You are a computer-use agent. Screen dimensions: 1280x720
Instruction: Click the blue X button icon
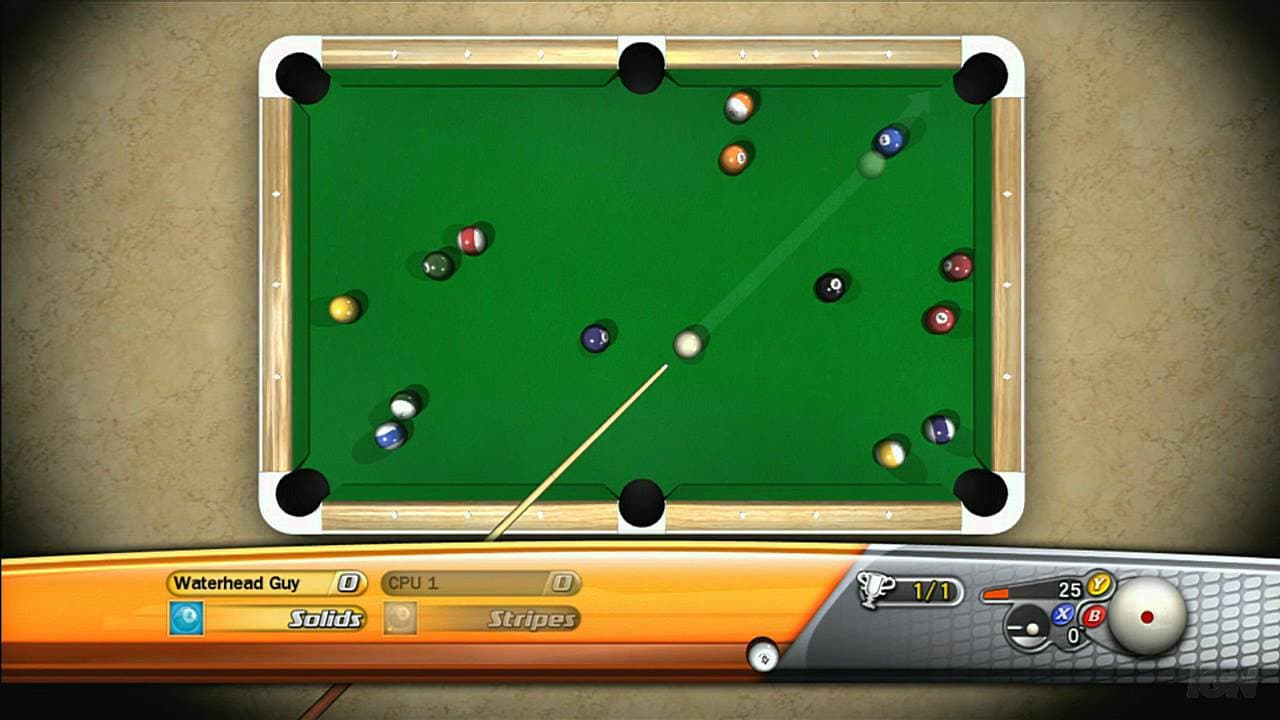tap(1062, 614)
